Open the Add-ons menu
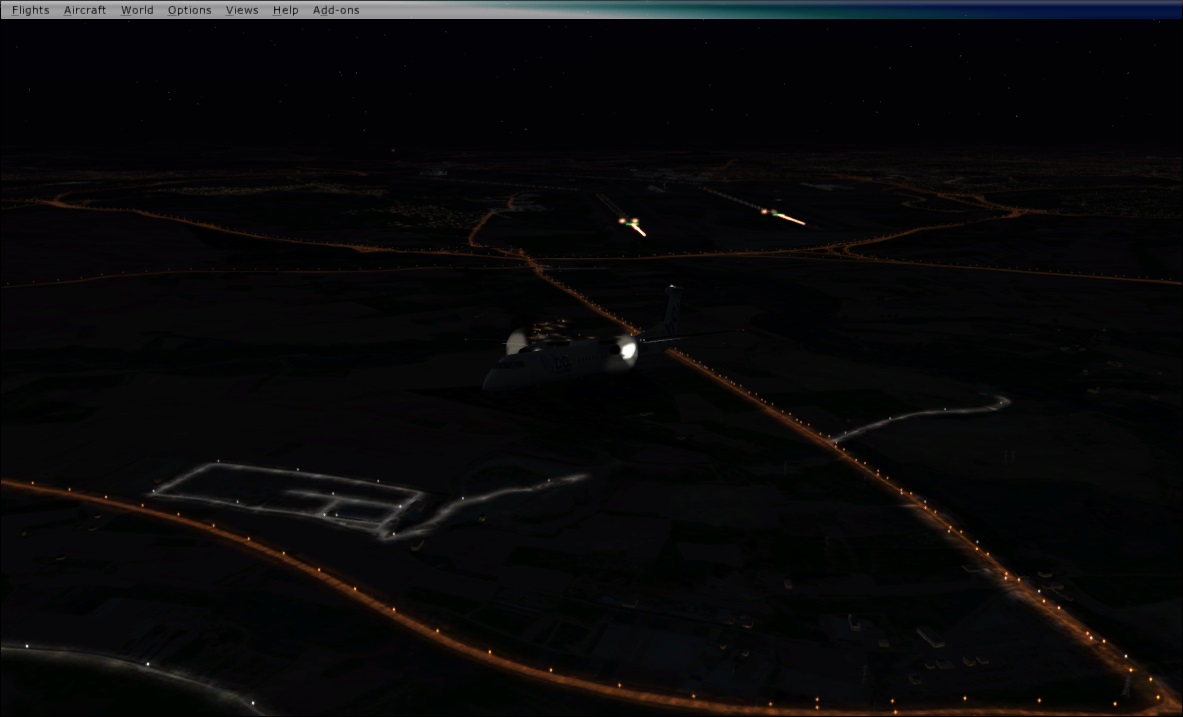 (x=336, y=10)
